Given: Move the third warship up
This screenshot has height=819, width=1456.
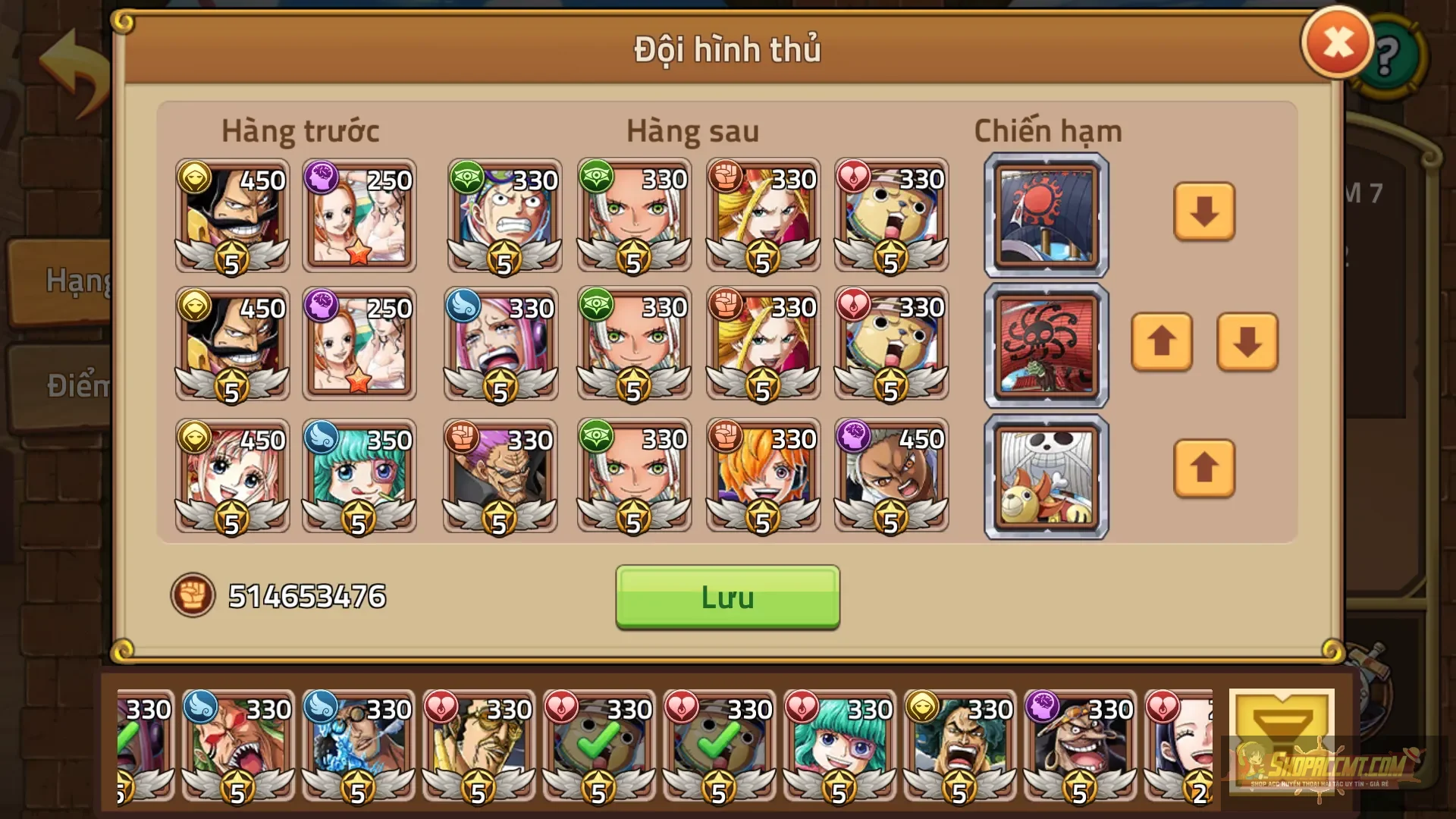Looking at the screenshot, I should pyautogui.click(x=1204, y=469).
